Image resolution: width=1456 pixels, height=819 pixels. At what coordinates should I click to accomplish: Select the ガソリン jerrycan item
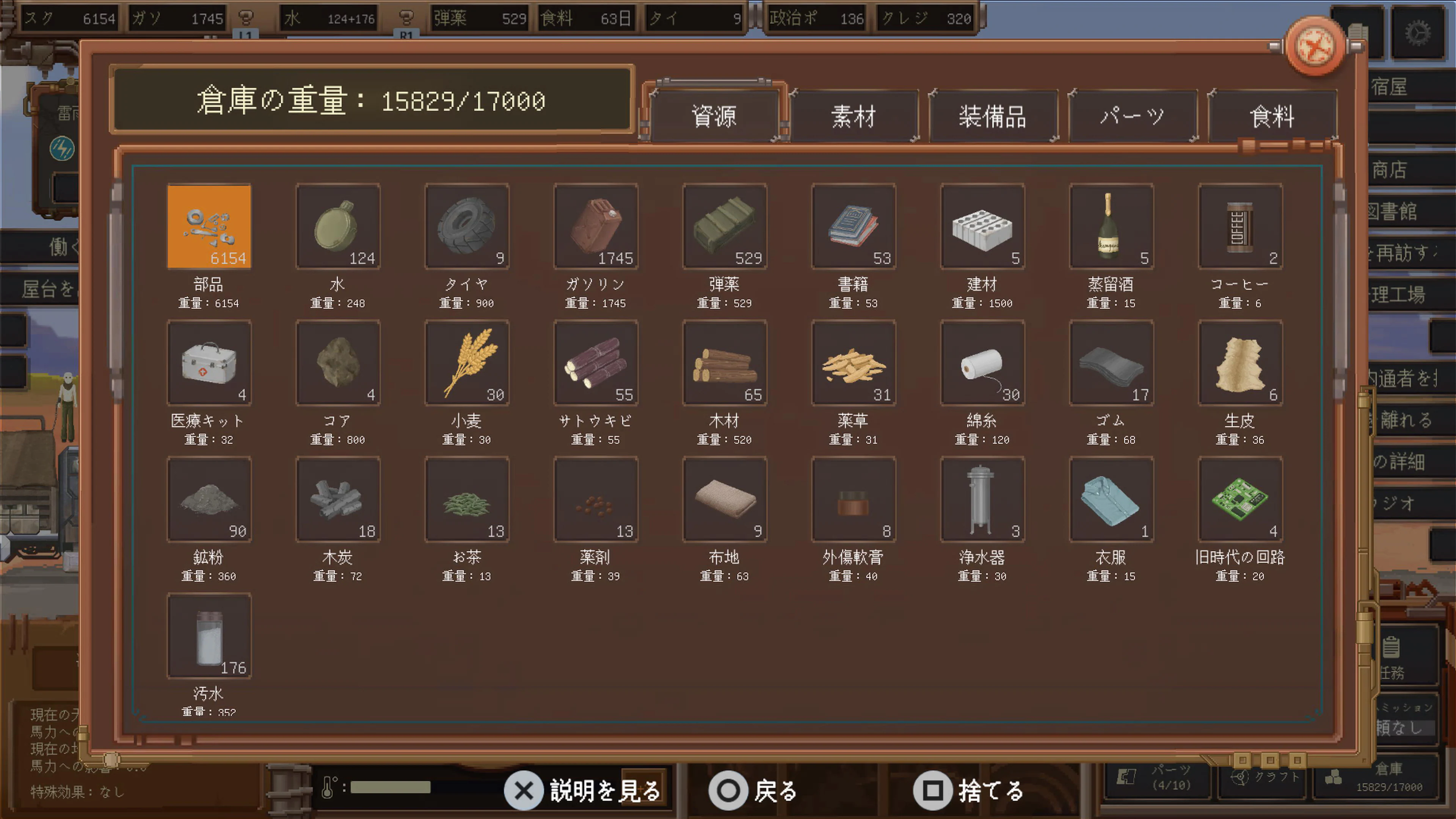pos(596,226)
